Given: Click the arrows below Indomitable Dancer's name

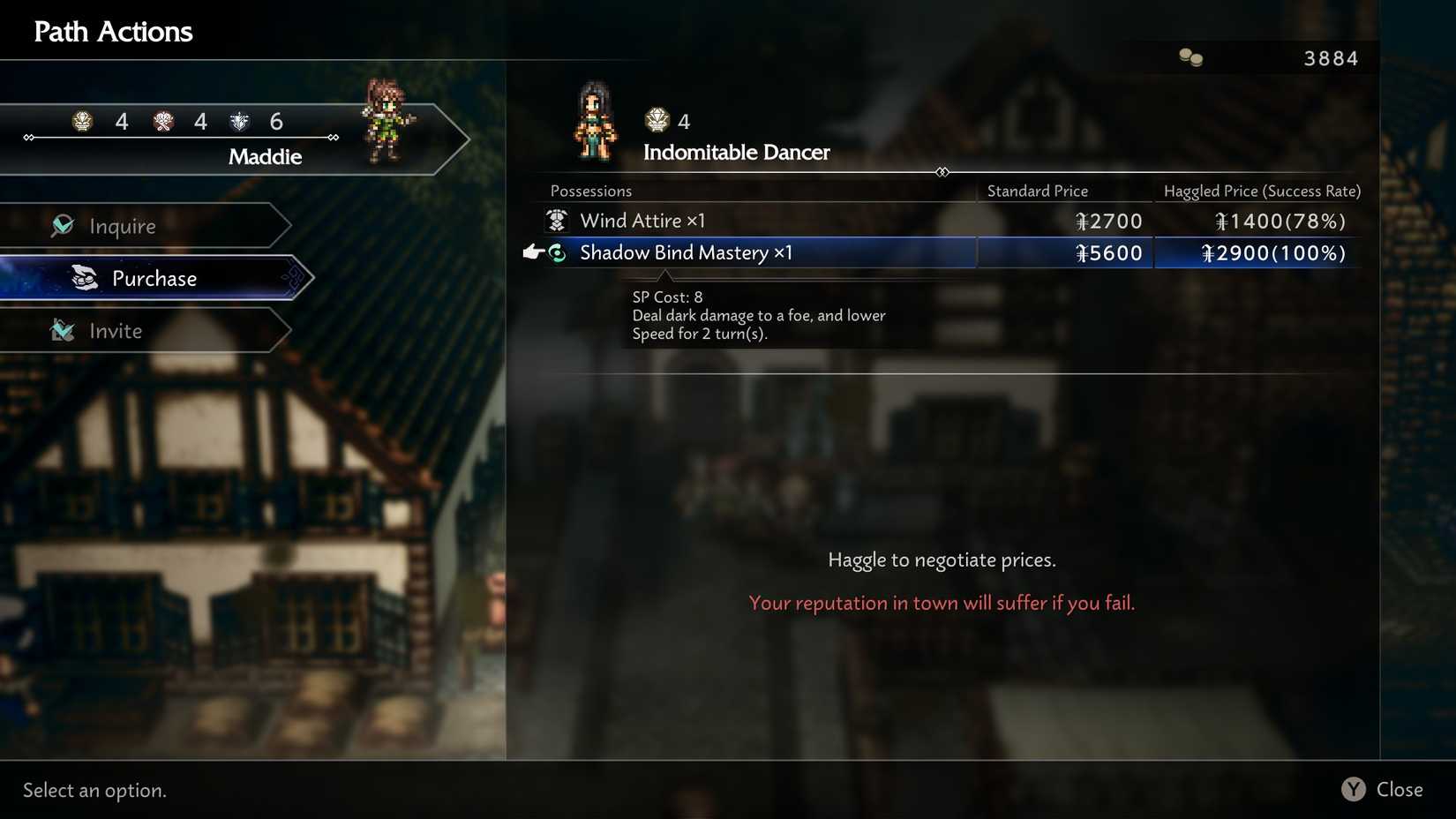Looking at the screenshot, I should pos(942,172).
